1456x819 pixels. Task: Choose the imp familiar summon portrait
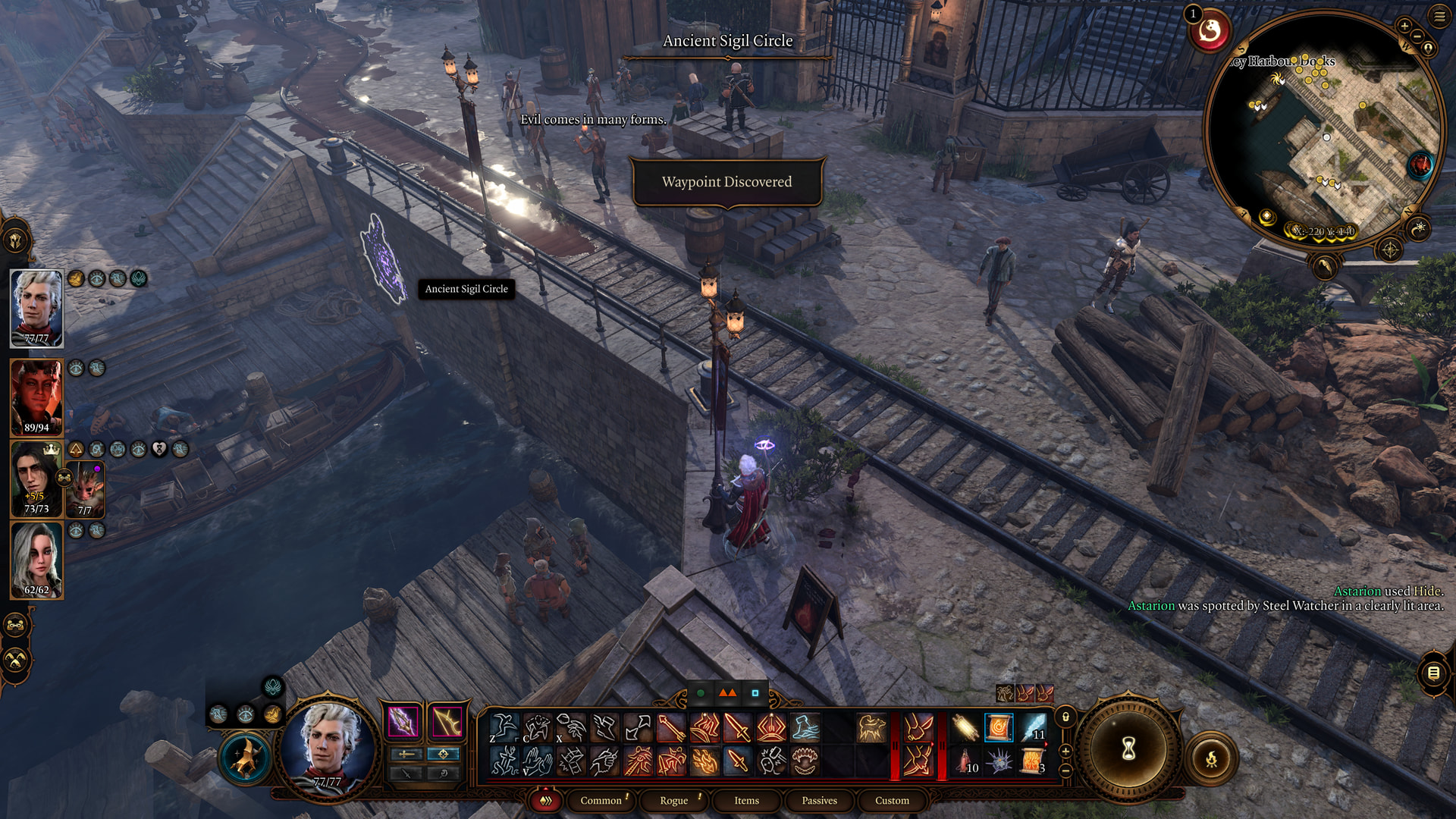[85, 489]
